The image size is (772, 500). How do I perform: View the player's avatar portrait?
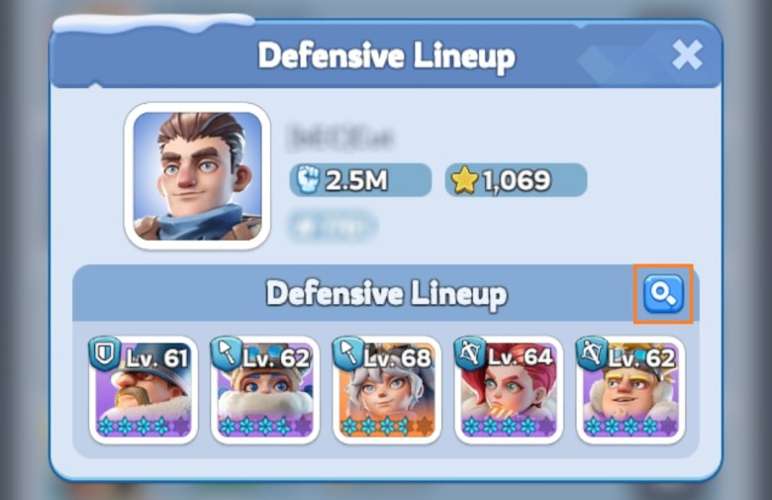click(x=197, y=176)
